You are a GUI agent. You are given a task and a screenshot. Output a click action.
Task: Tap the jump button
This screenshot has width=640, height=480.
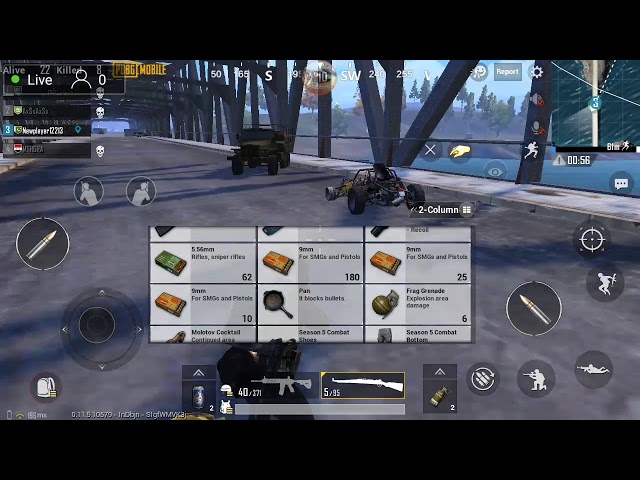point(604,283)
